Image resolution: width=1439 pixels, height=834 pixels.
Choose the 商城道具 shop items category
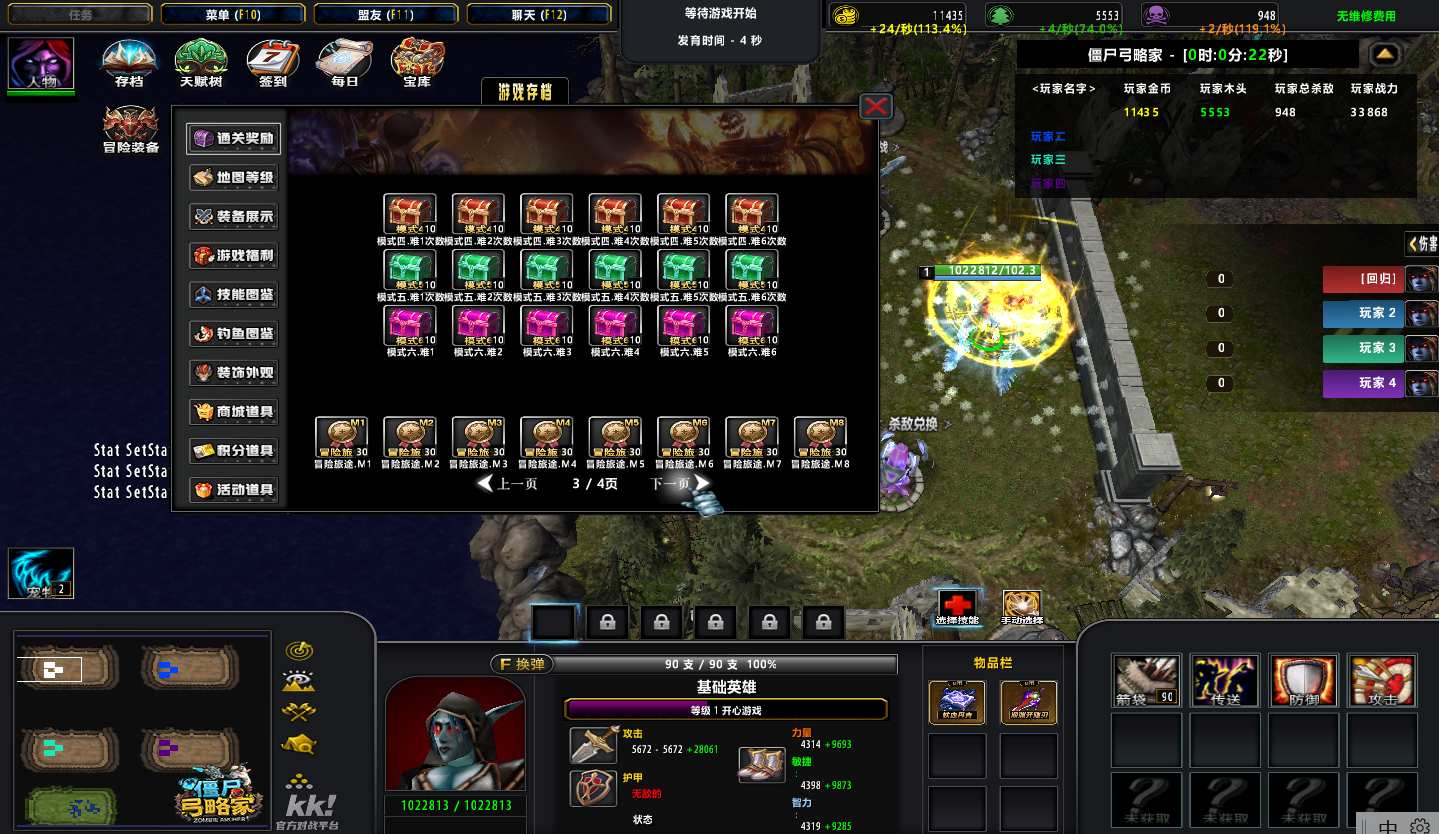(234, 412)
